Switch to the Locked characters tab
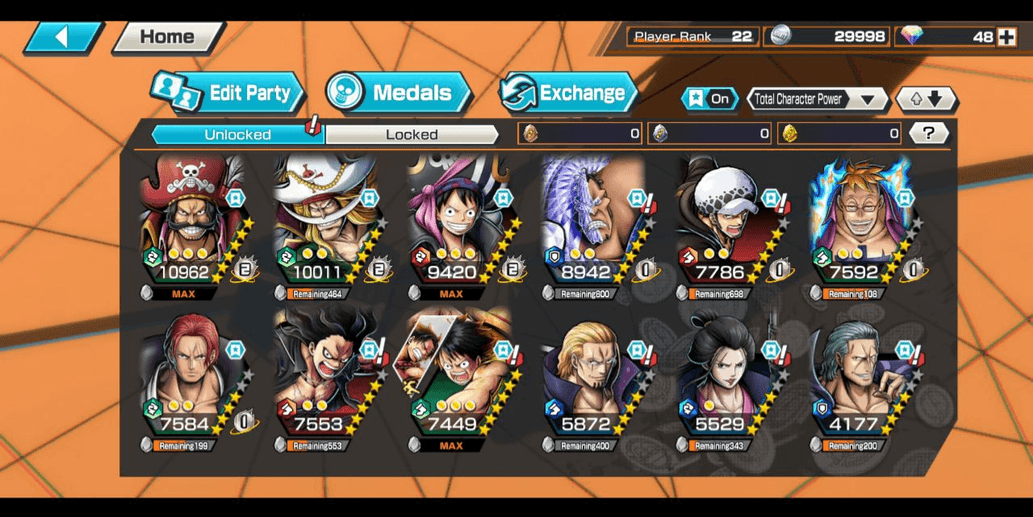The height and width of the screenshot is (517, 1033). [x=411, y=134]
